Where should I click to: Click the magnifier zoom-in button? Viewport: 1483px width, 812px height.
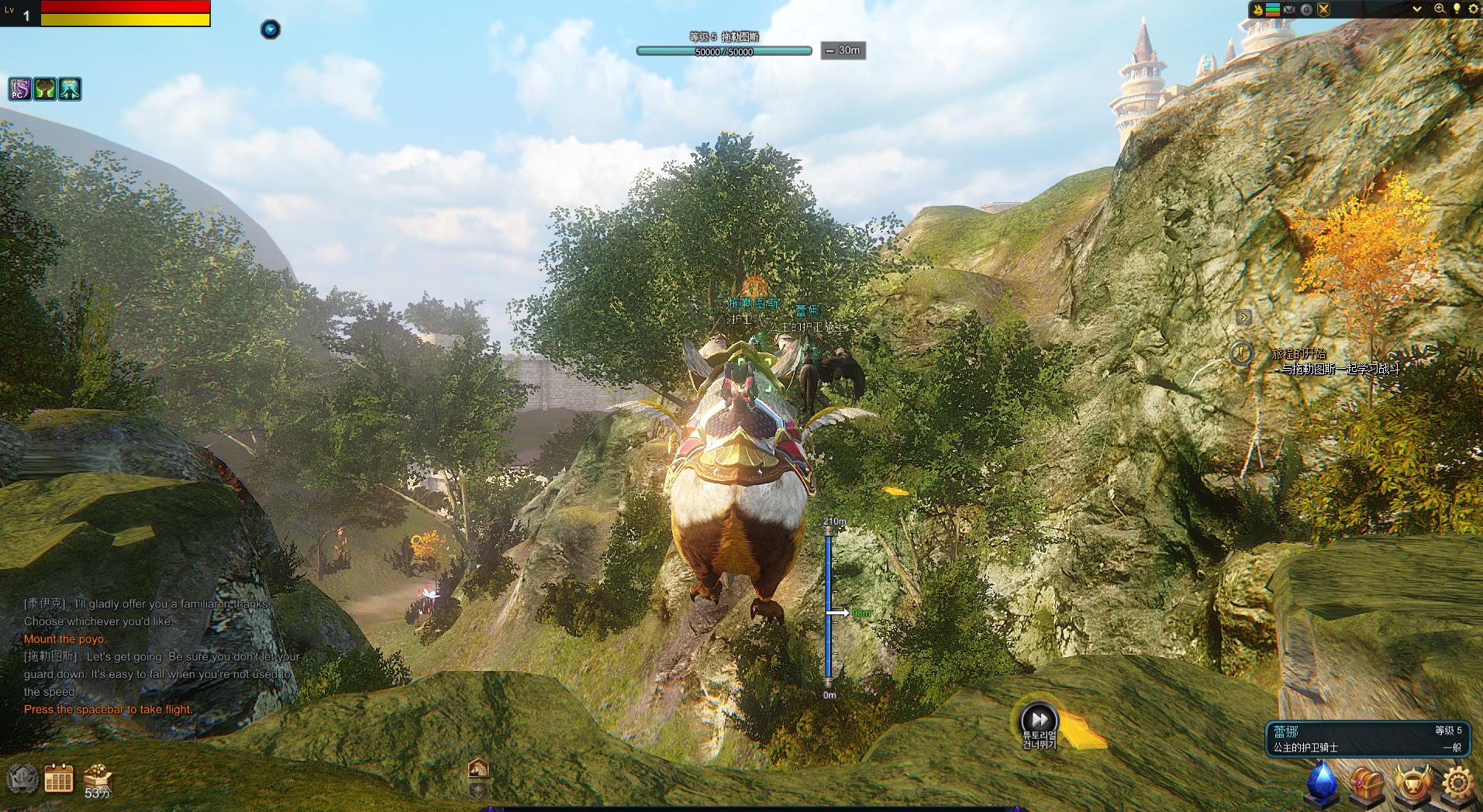point(1440,9)
